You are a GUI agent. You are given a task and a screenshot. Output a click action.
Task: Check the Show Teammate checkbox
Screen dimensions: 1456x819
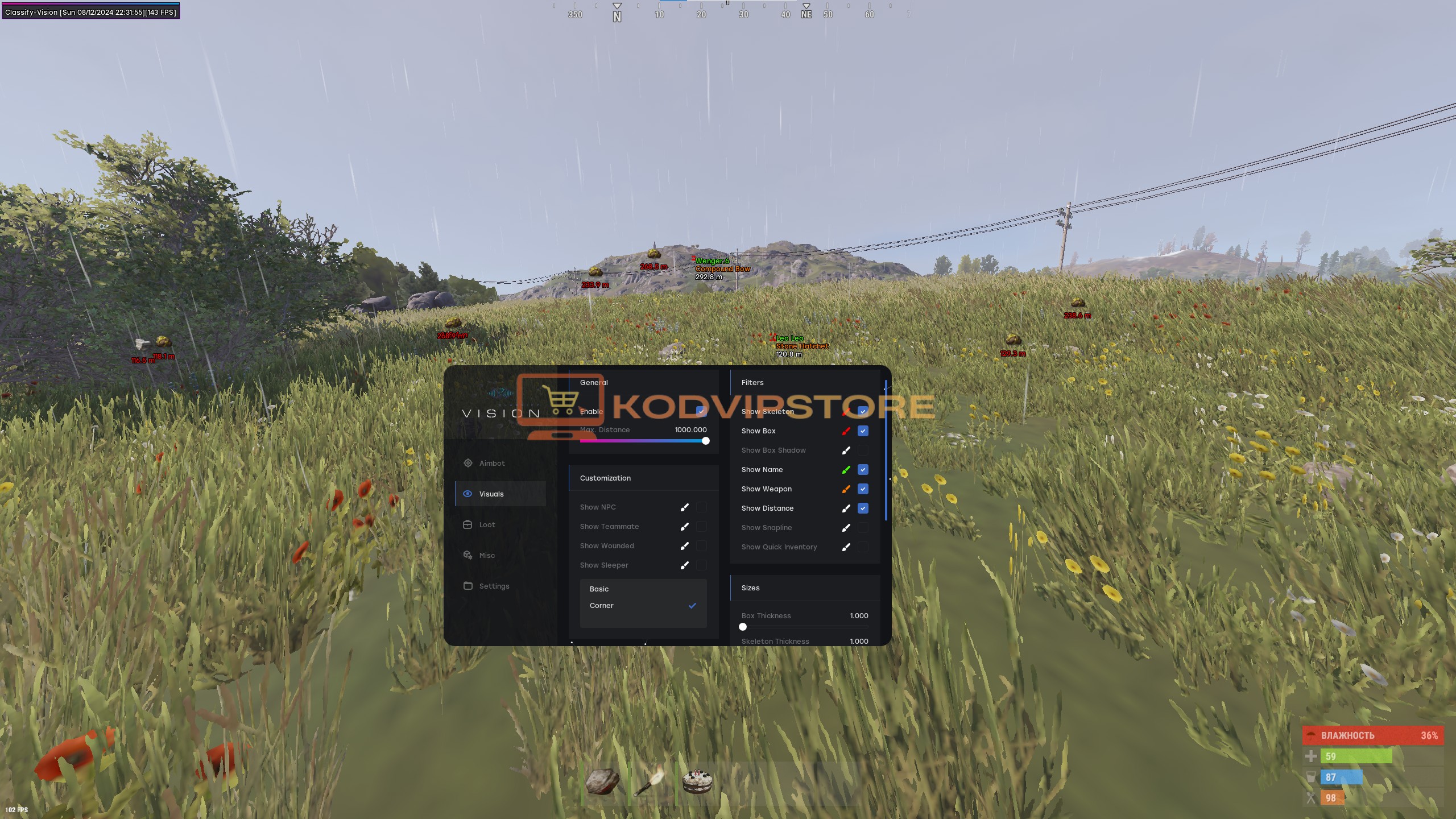coord(702,526)
